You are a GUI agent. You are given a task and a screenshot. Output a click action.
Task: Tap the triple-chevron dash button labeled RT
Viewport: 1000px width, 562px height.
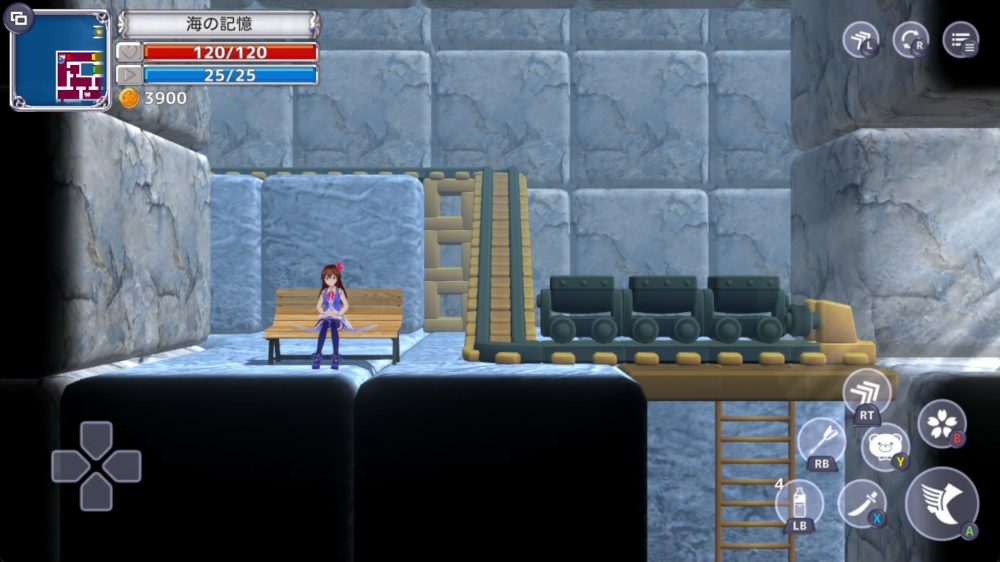point(866,393)
